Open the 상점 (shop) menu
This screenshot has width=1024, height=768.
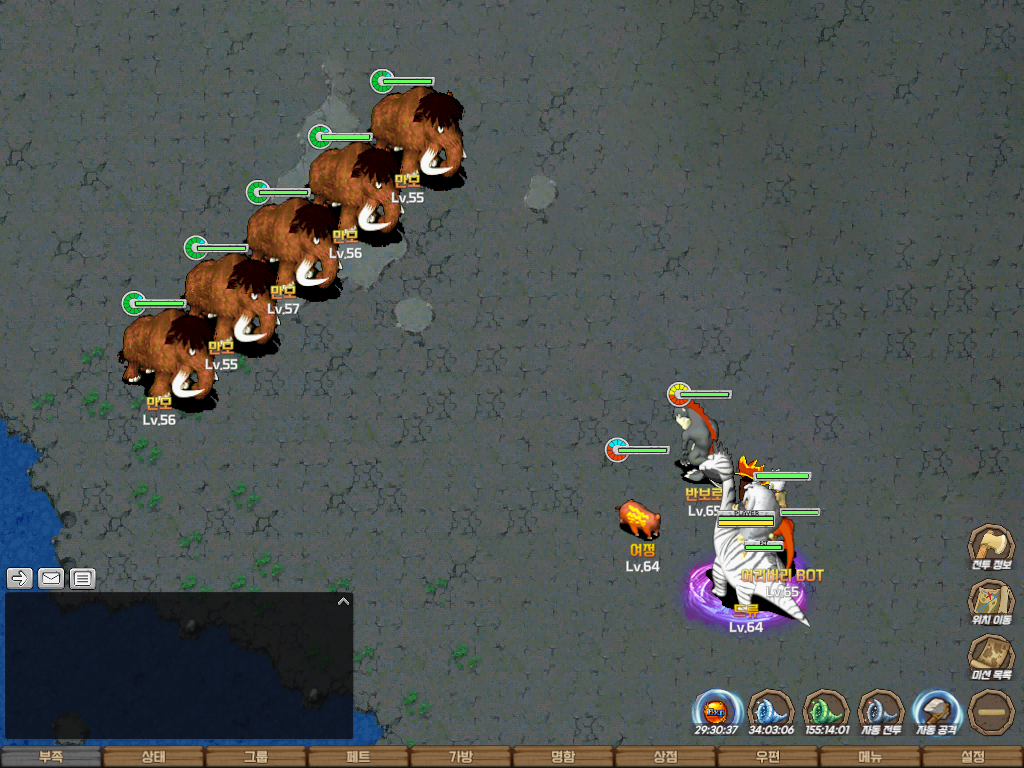click(x=665, y=757)
